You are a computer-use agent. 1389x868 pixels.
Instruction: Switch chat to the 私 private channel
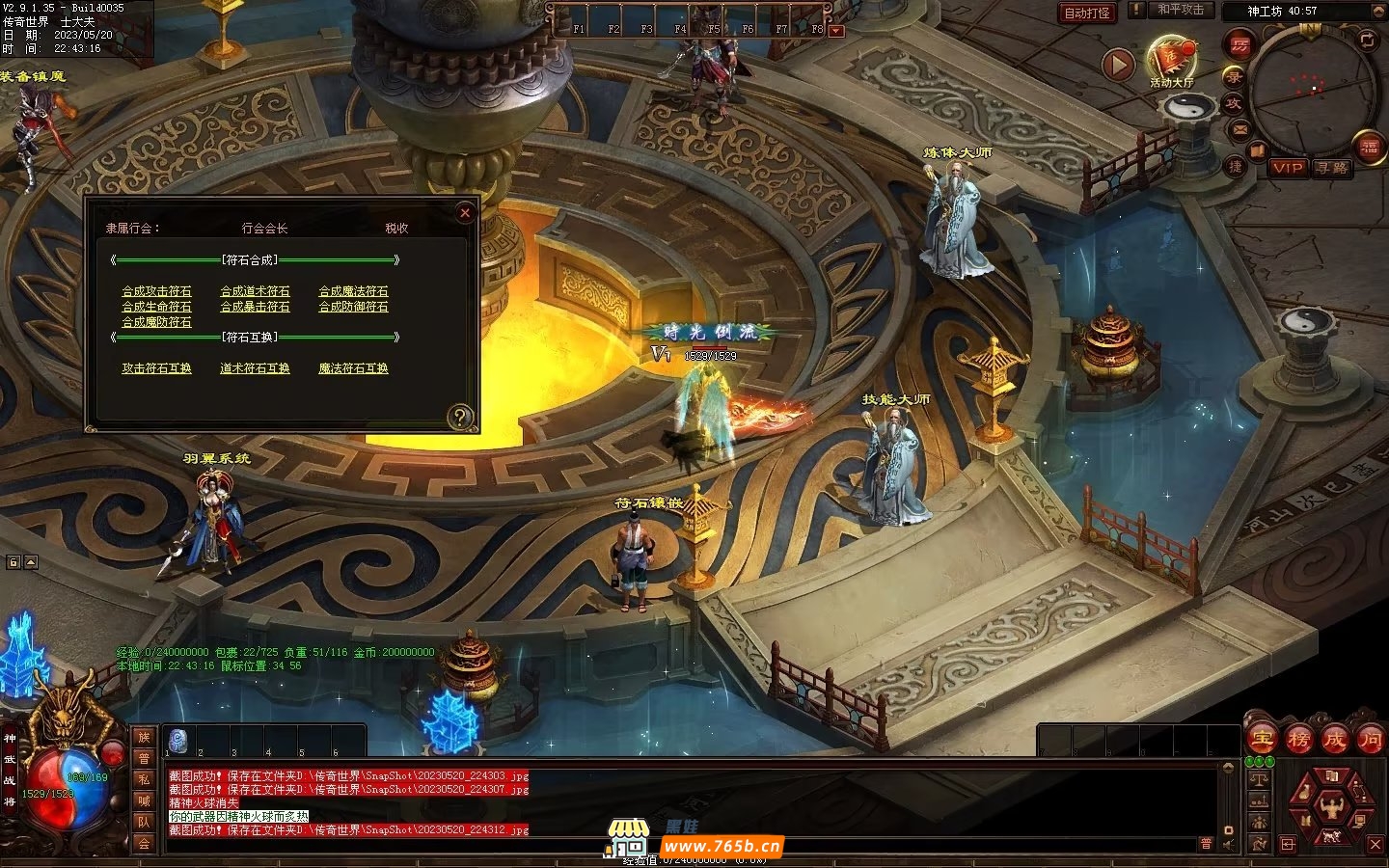point(144,779)
